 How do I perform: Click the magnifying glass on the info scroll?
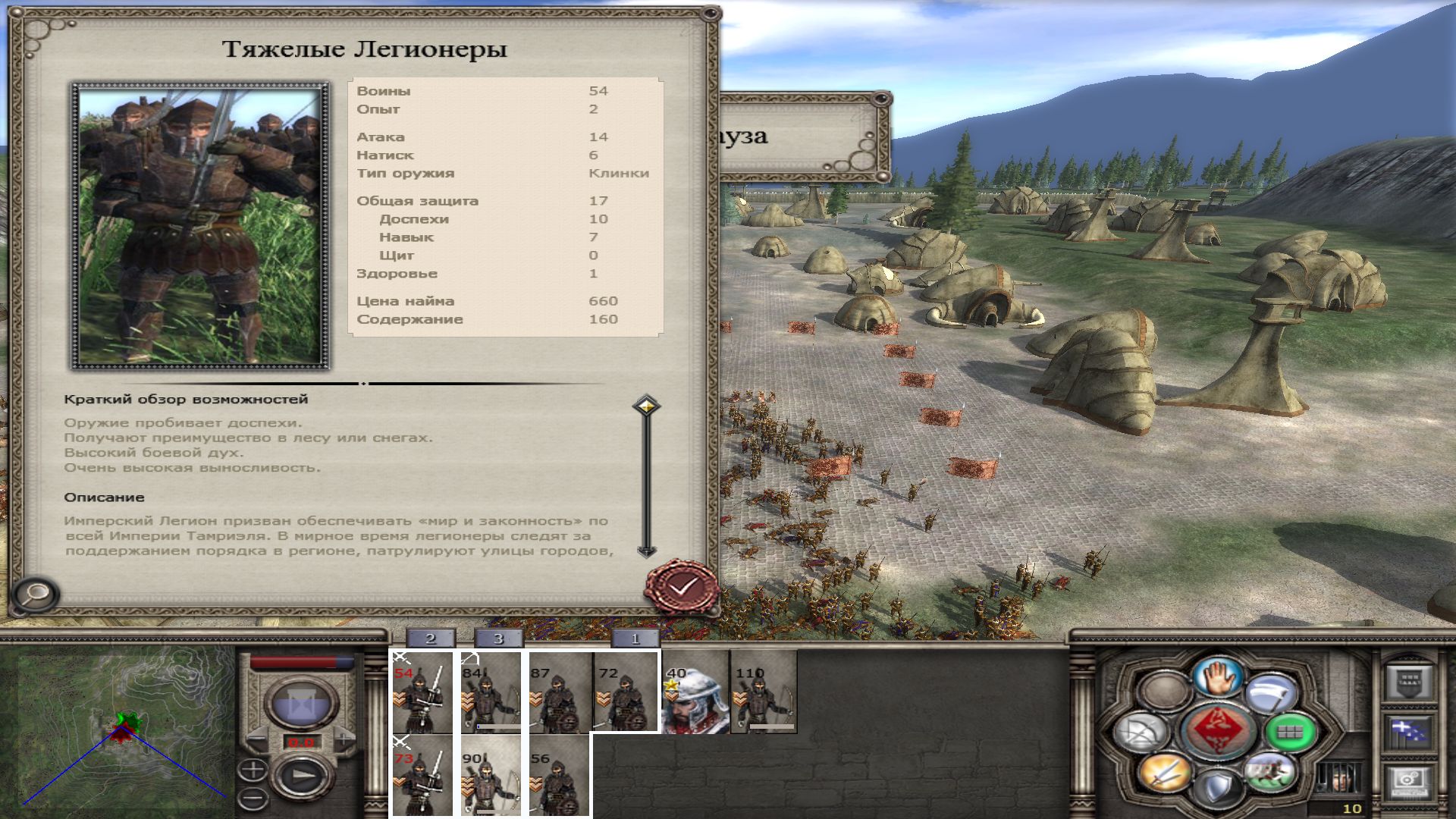click(x=35, y=595)
